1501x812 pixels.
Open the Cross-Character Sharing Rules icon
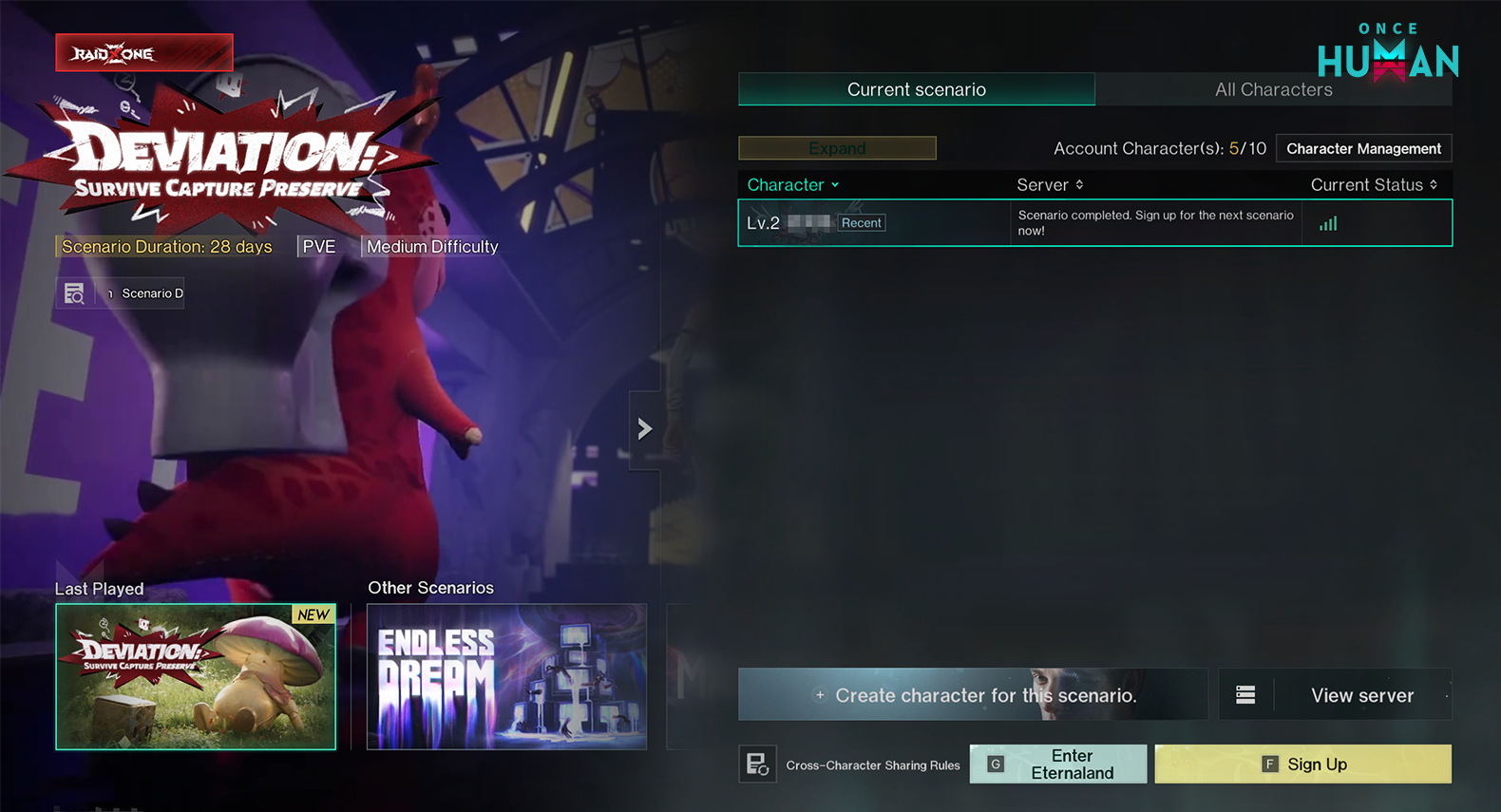point(757,764)
